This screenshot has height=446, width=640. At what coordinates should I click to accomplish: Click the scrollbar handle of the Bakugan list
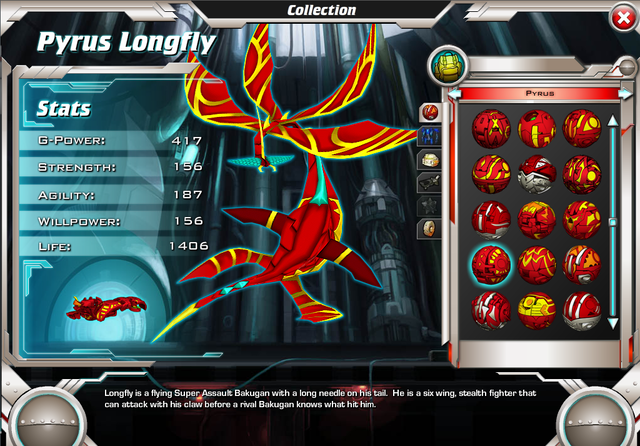(x=613, y=222)
